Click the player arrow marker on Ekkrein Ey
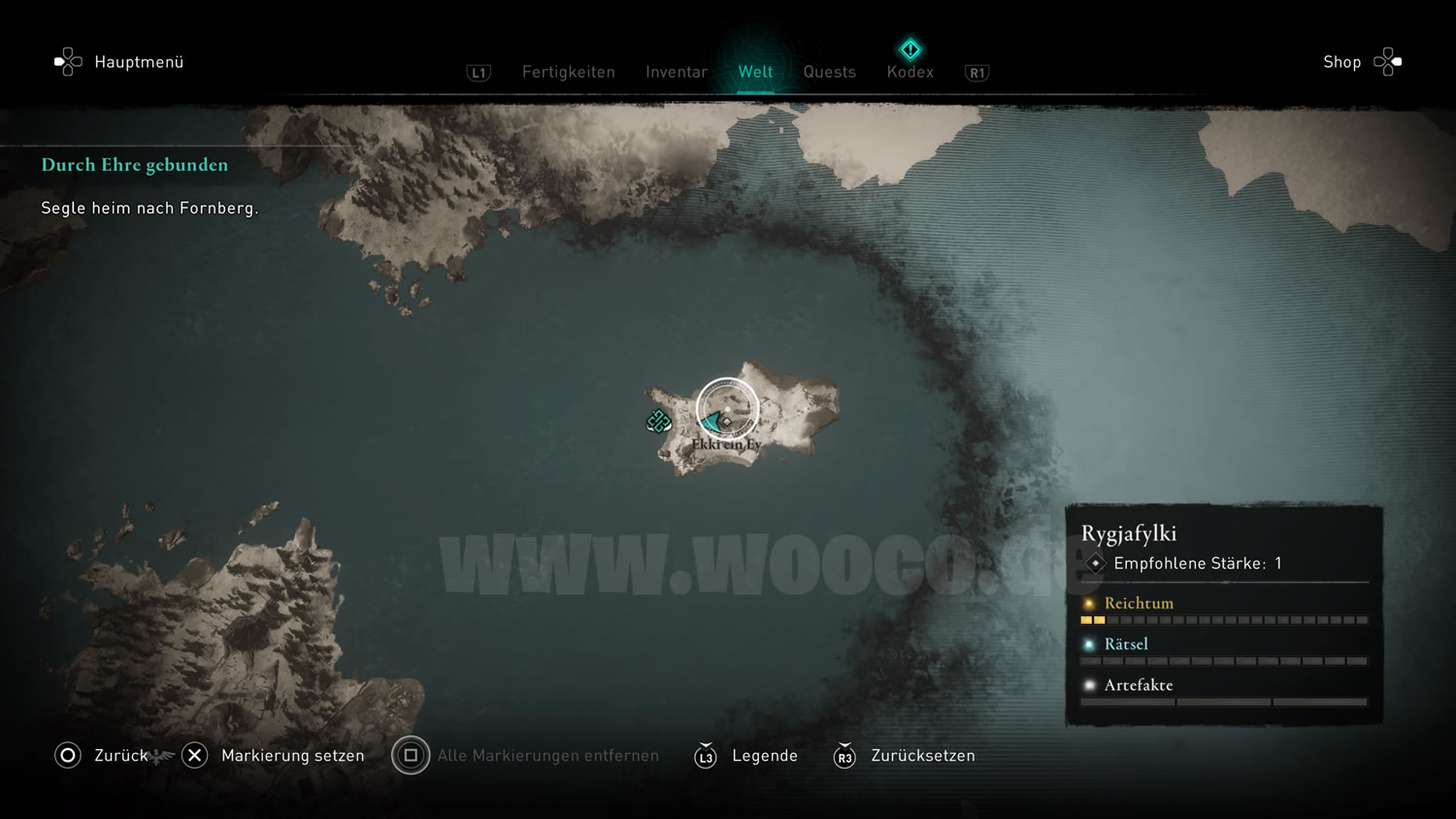 tap(714, 421)
